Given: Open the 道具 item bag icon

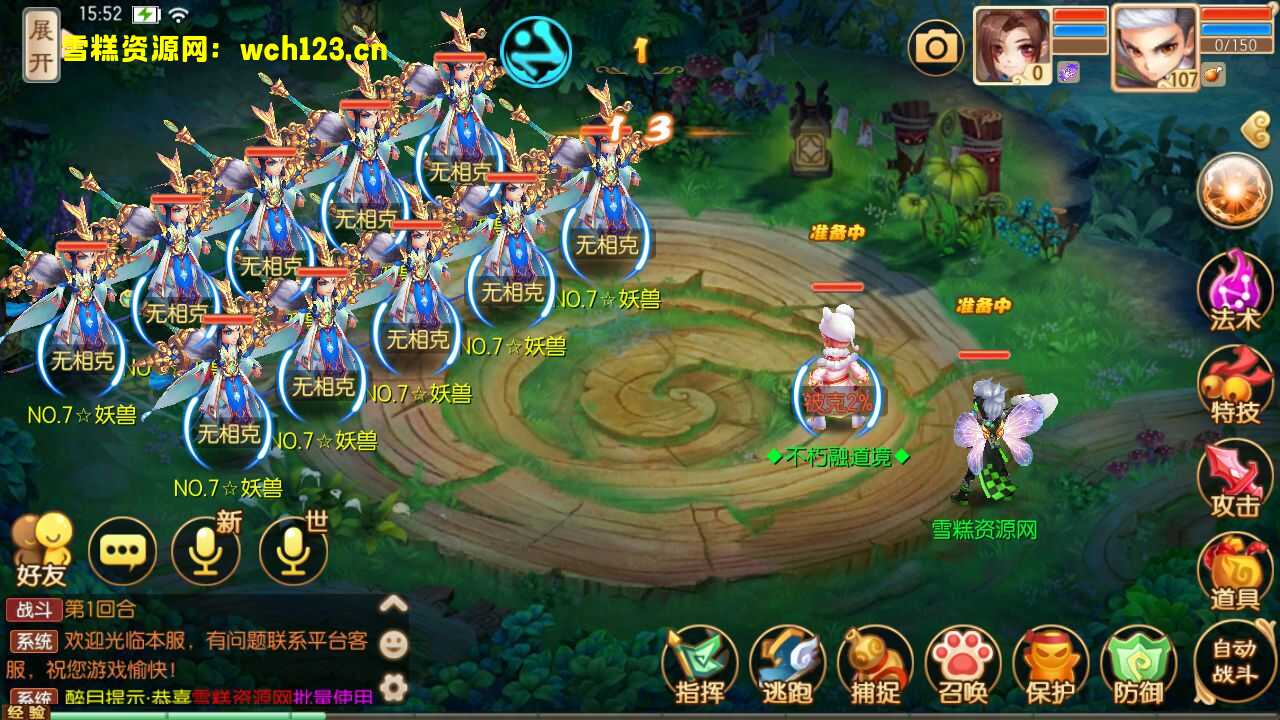Looking at the screenshot, I should coord(1236,570).
